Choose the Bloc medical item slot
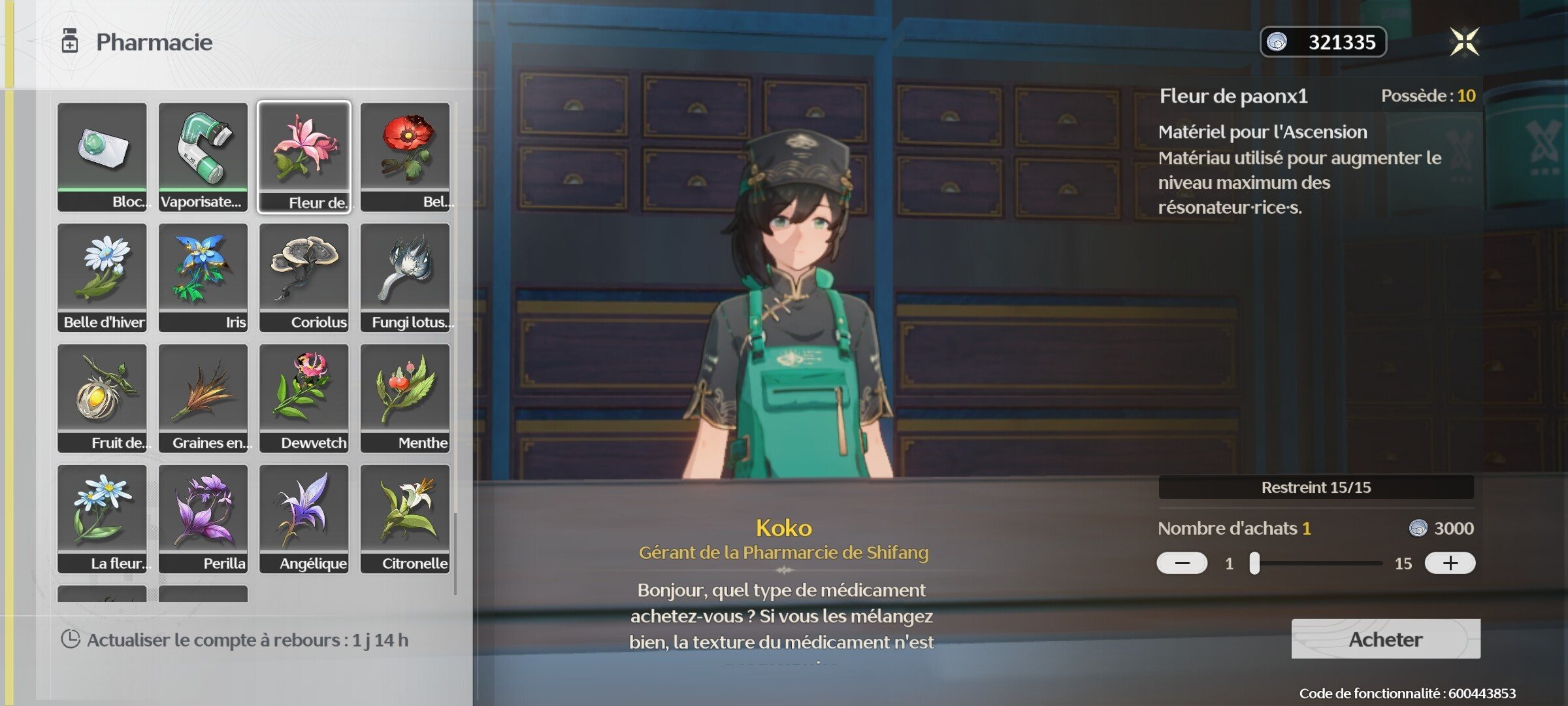Image resolution: width=1568 pixels, height=706 pixels. 103,156
